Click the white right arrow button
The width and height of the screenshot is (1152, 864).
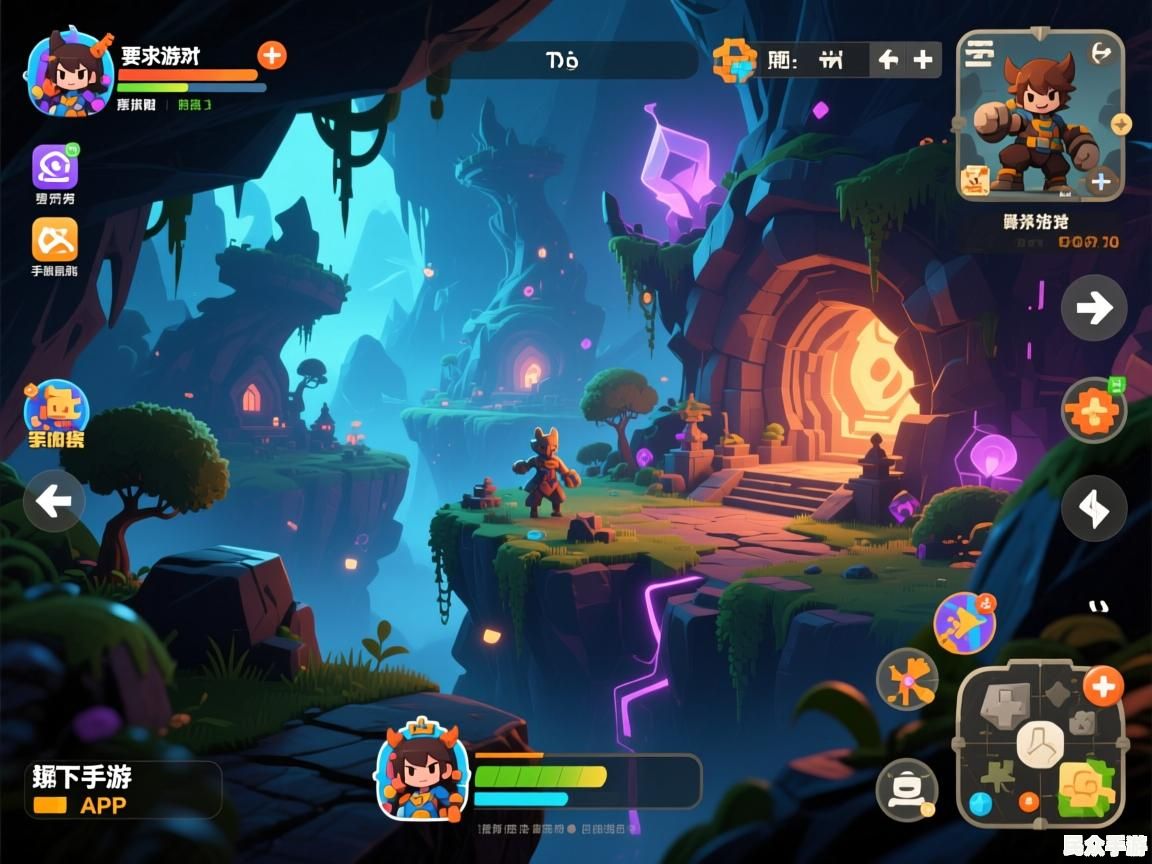(1094, 308)
